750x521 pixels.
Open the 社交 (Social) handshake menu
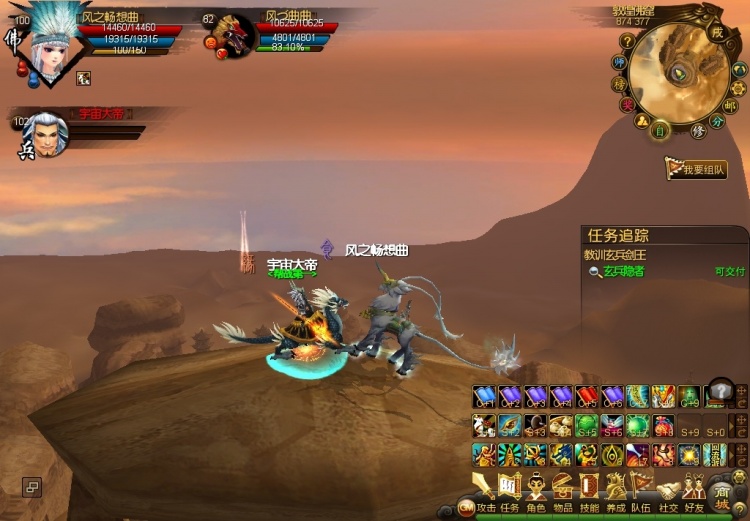coord(668,490)
